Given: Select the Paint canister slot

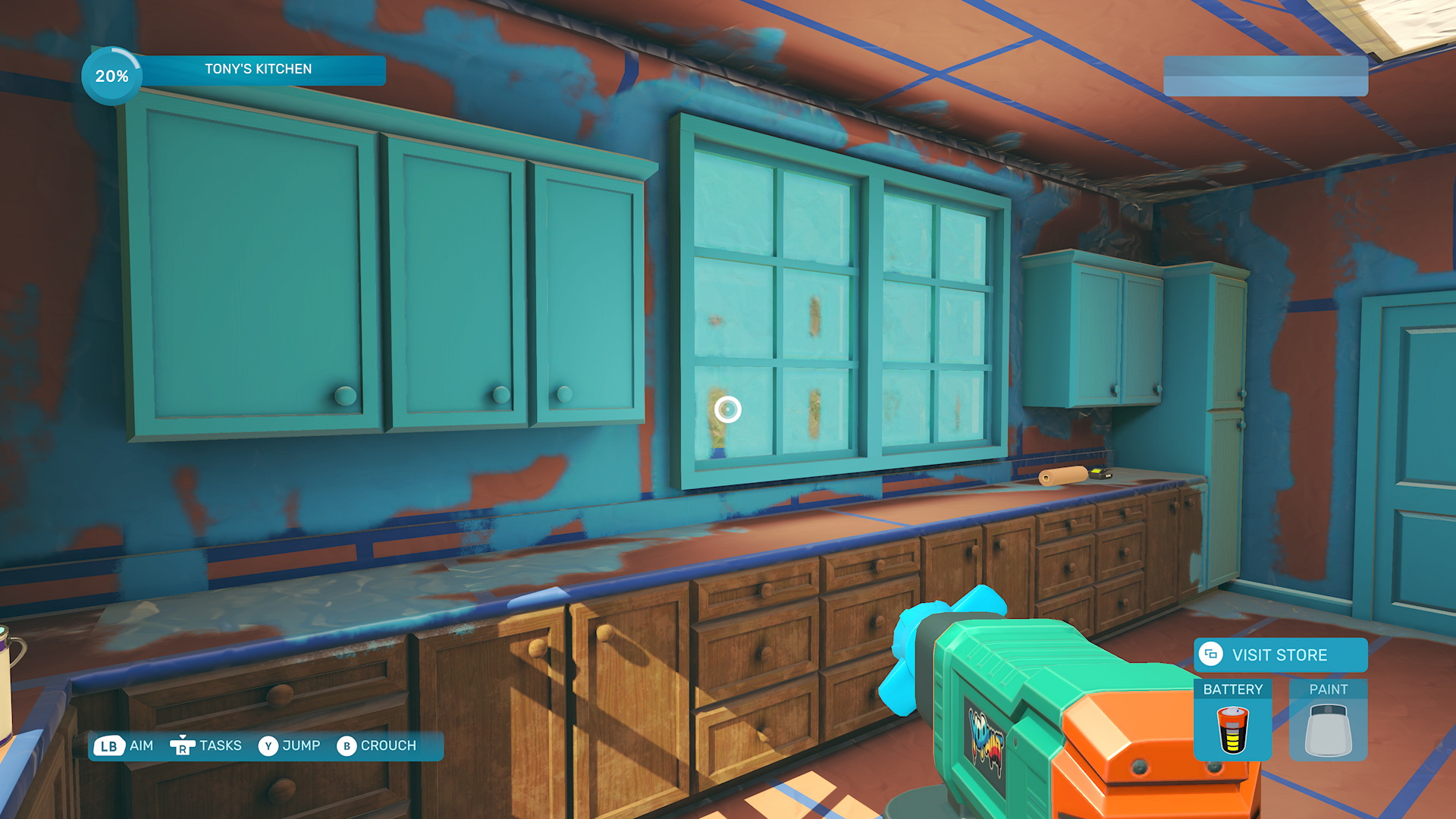Looking at the screenshot, I should click(1328, 720).
